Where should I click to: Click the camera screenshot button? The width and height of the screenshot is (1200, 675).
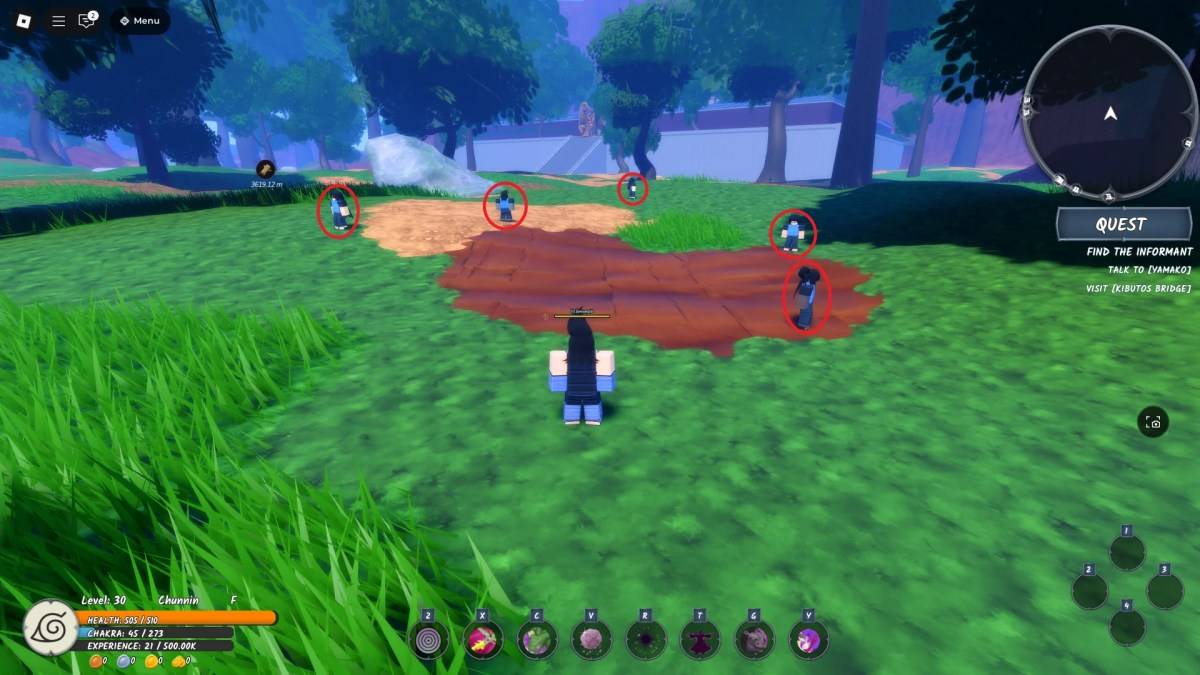click(1153, 422)
